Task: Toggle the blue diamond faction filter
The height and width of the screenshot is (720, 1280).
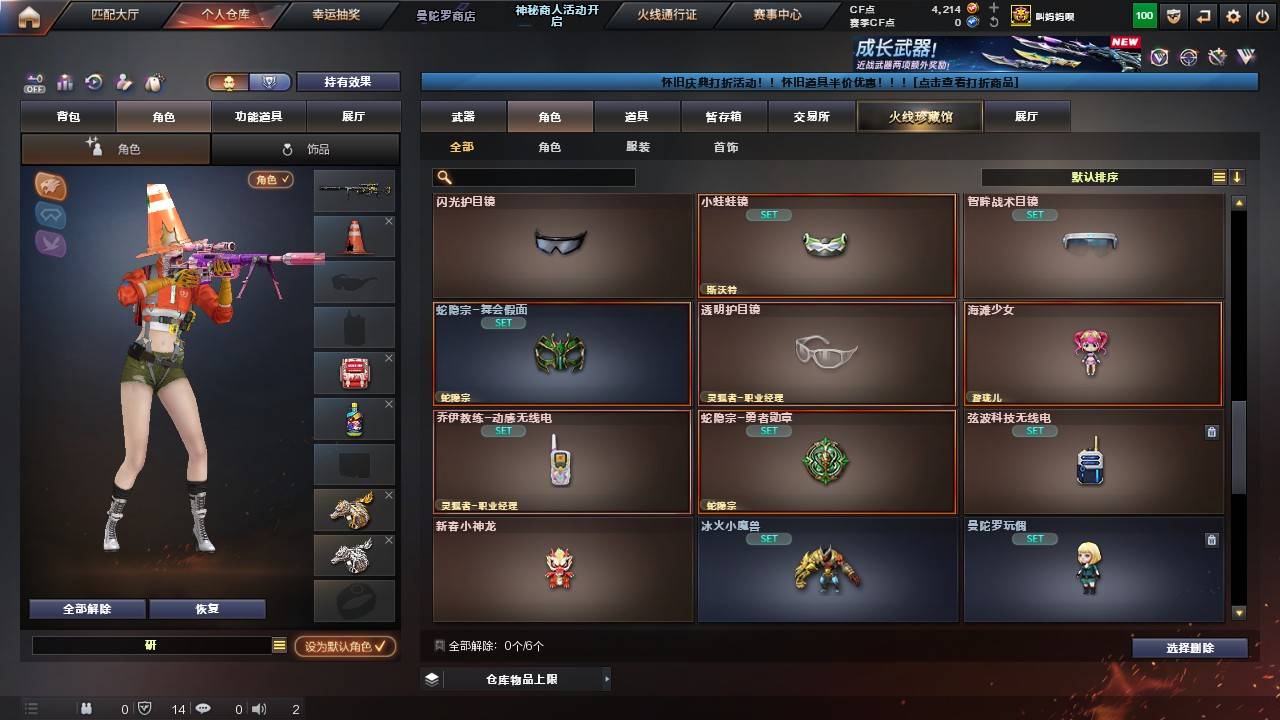Action: (50, 215)
